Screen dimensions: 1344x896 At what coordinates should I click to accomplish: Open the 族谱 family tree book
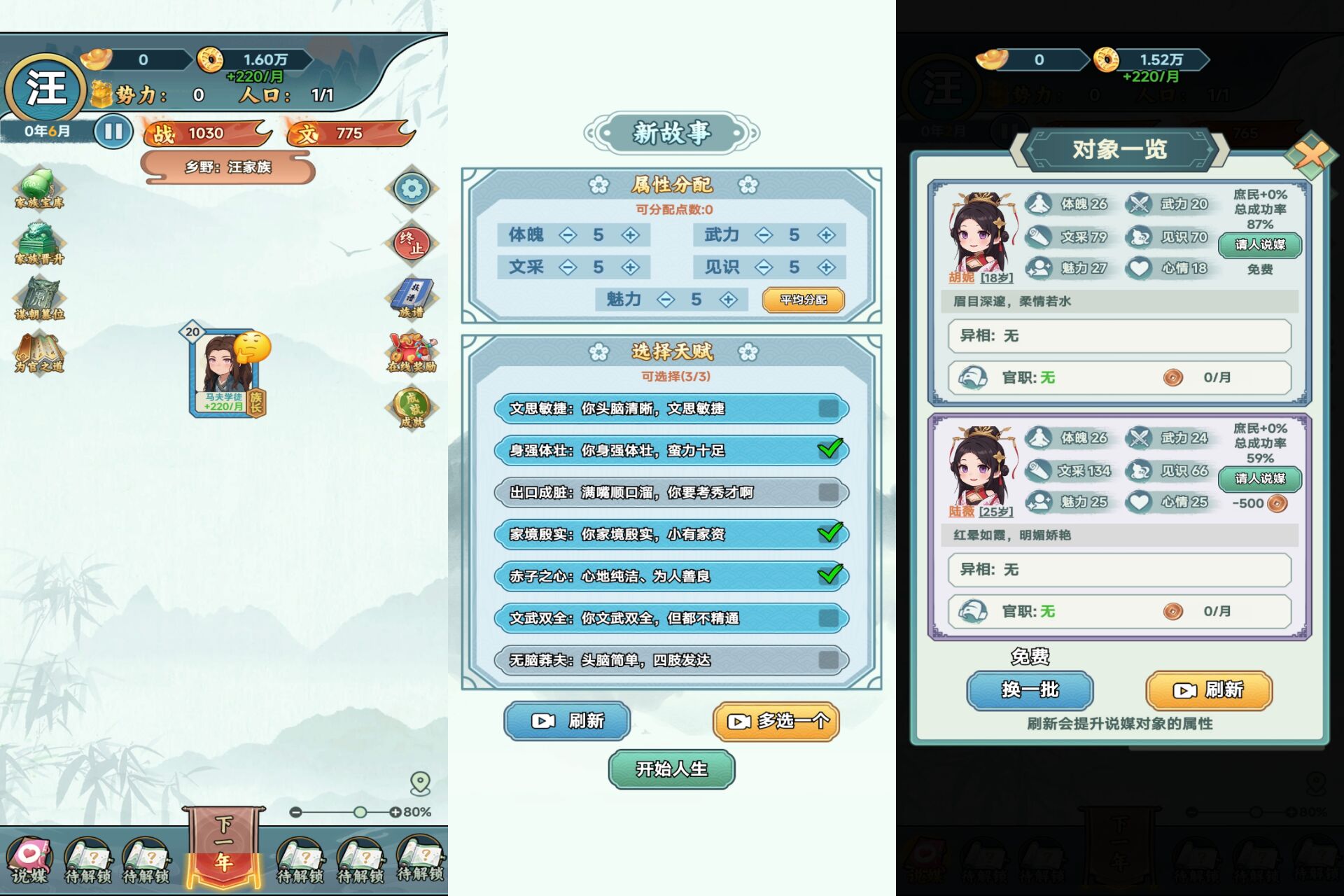(x=412, y=297)
